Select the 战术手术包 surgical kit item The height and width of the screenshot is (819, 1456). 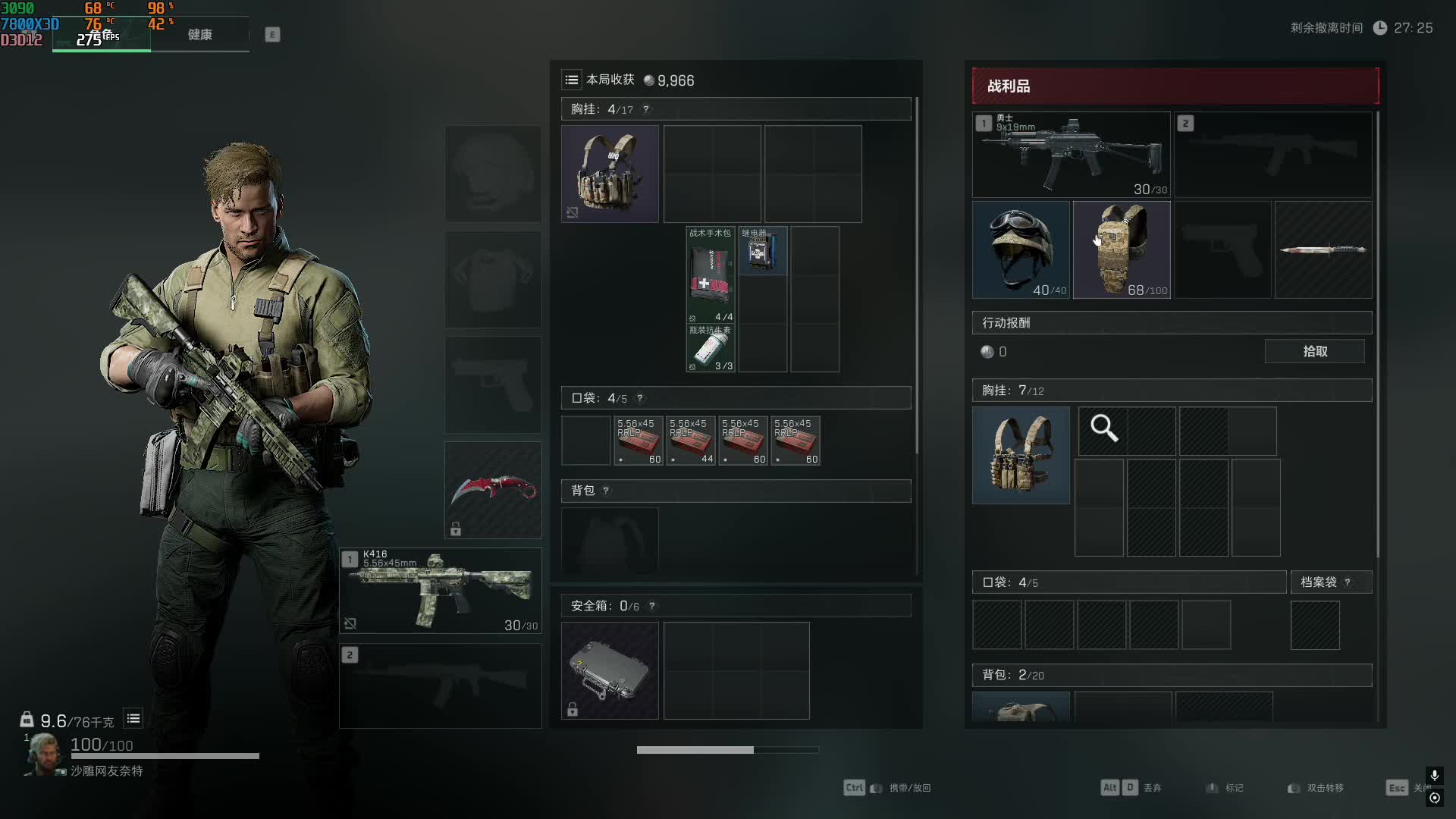click(x=711, y=275)
